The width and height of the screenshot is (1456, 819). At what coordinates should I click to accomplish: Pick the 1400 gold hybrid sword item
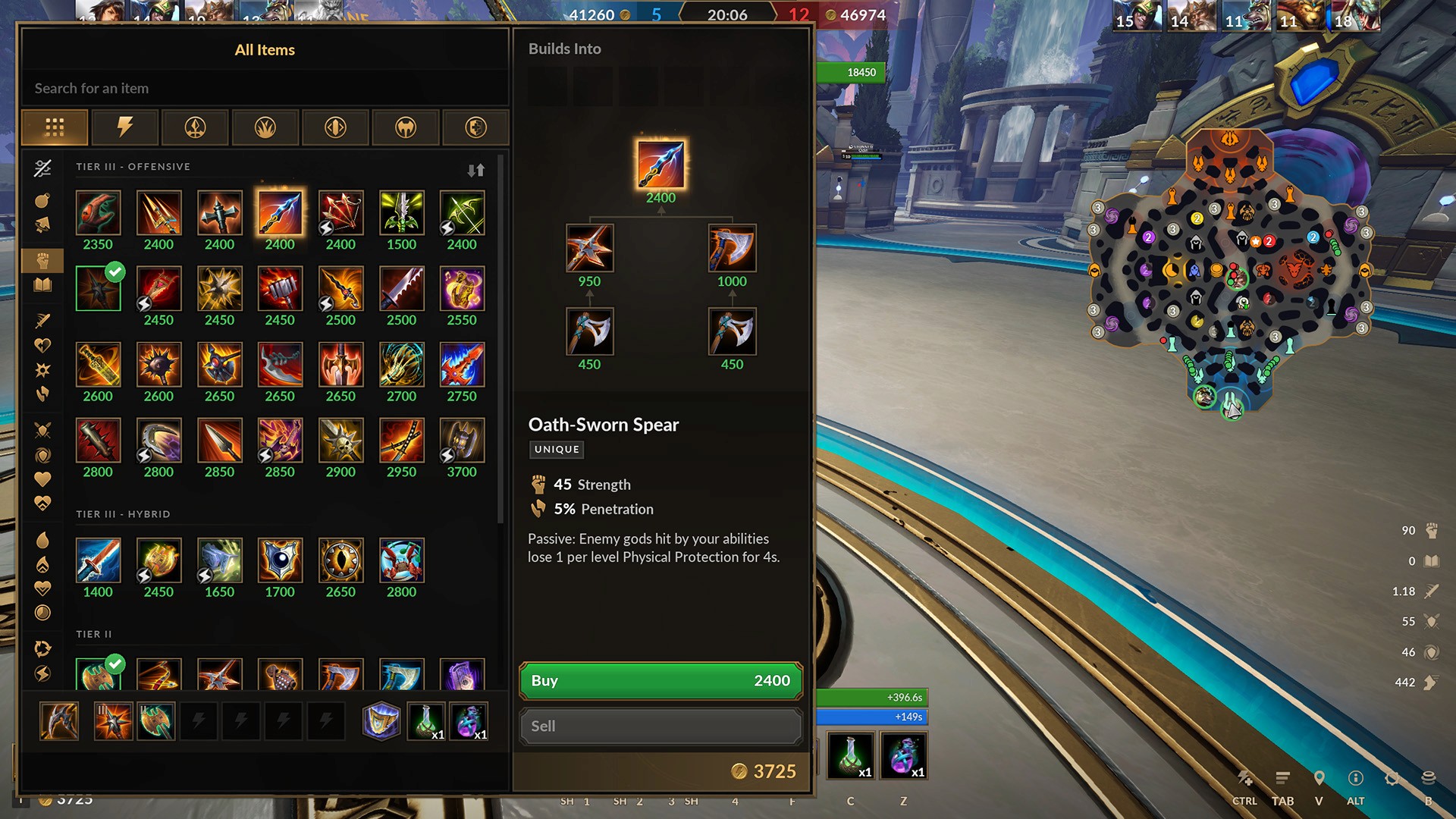point(98,560)
